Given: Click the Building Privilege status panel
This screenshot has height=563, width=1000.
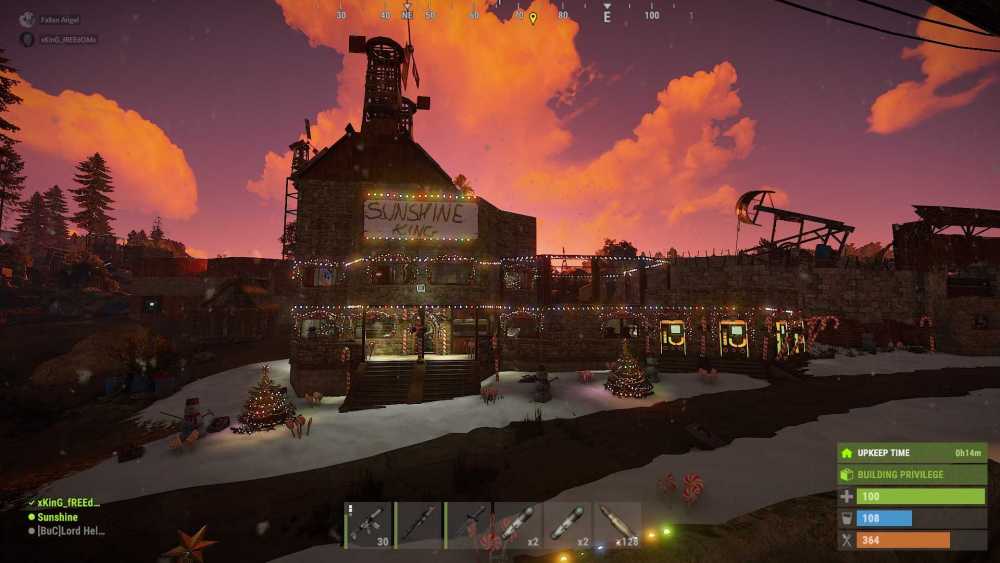Looking at the screenshot, I should [x=912, y=474].
